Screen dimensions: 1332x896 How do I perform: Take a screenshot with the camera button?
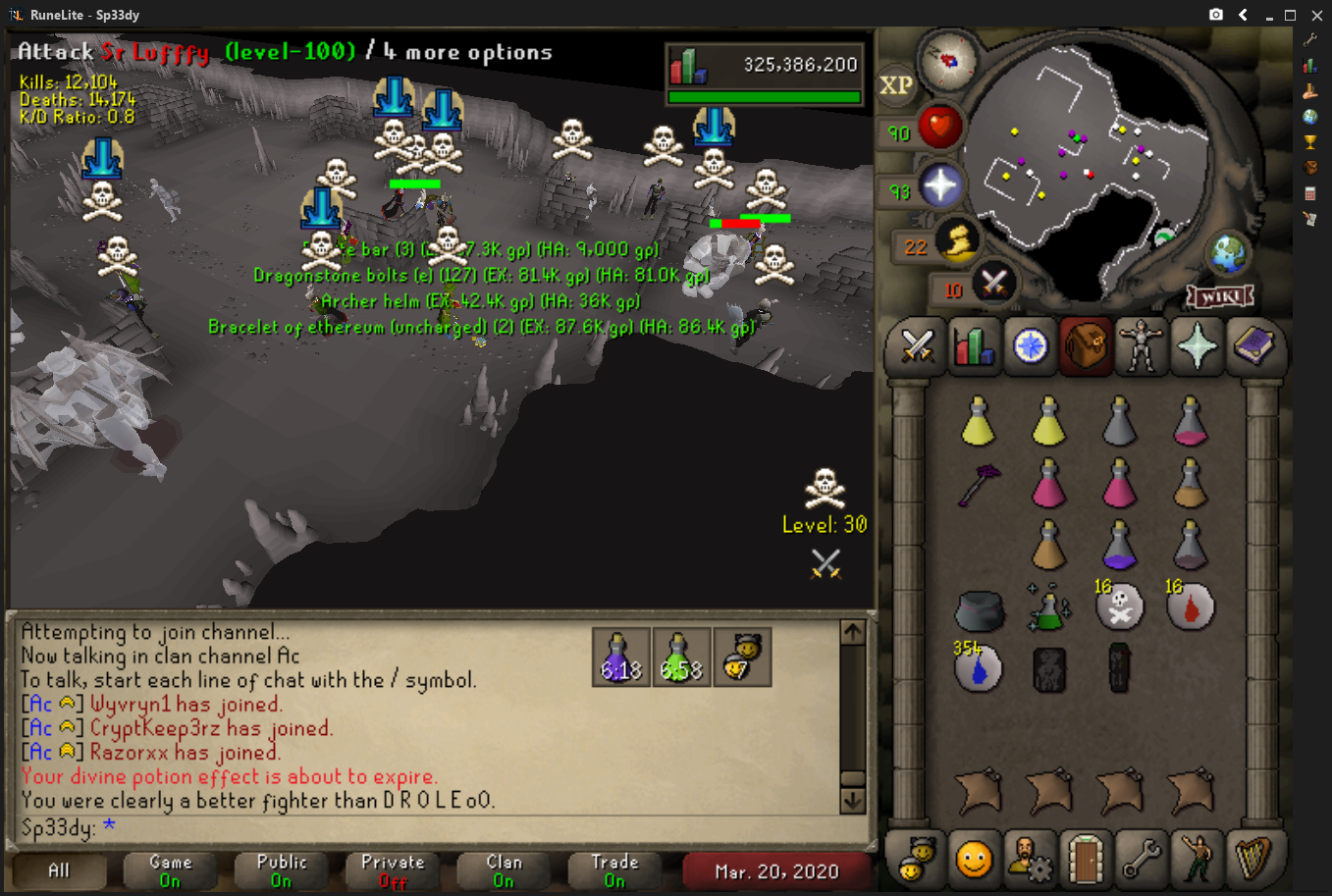coord(1216,15)
